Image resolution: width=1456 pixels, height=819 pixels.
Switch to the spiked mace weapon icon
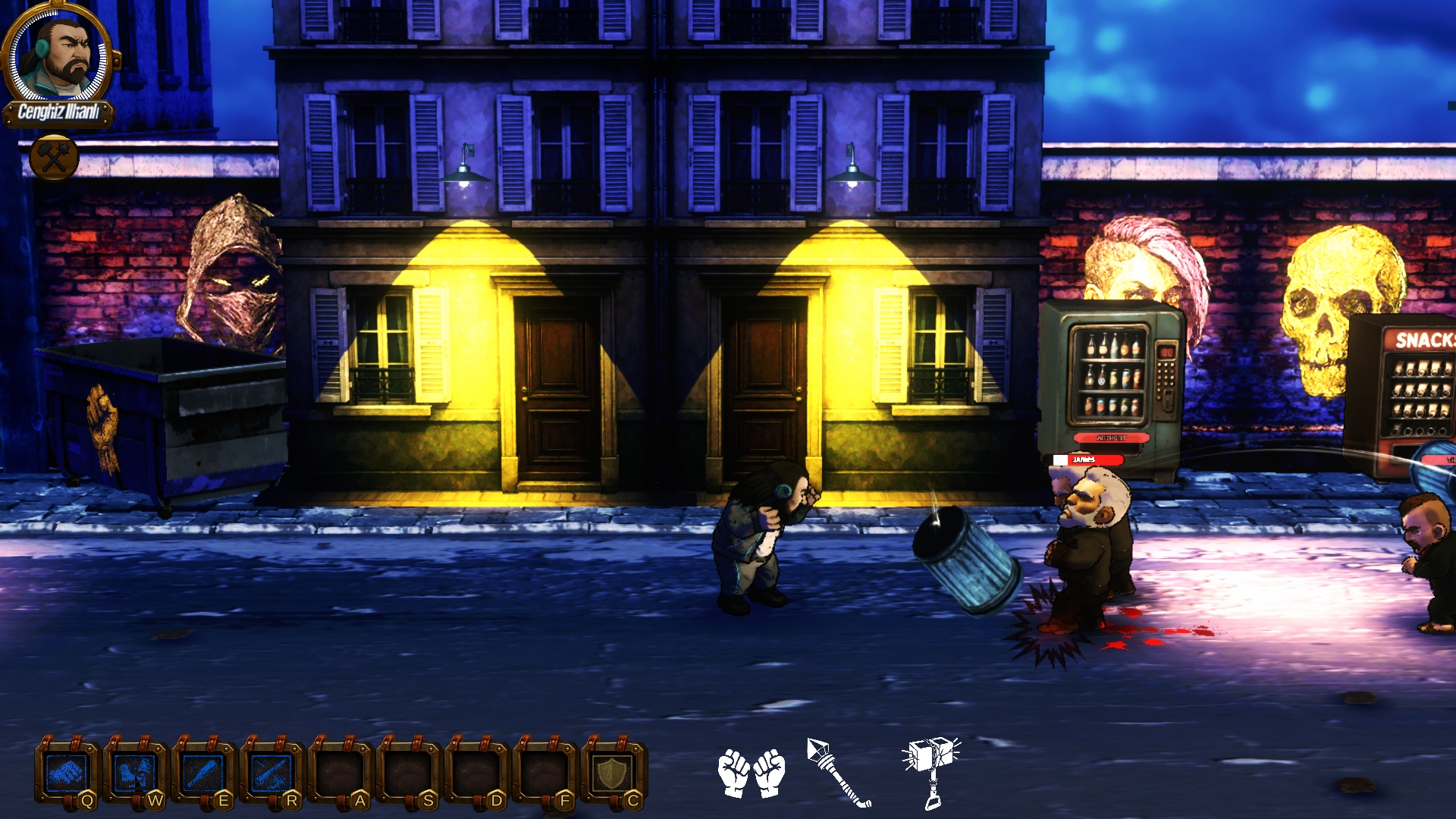point(839,772)
